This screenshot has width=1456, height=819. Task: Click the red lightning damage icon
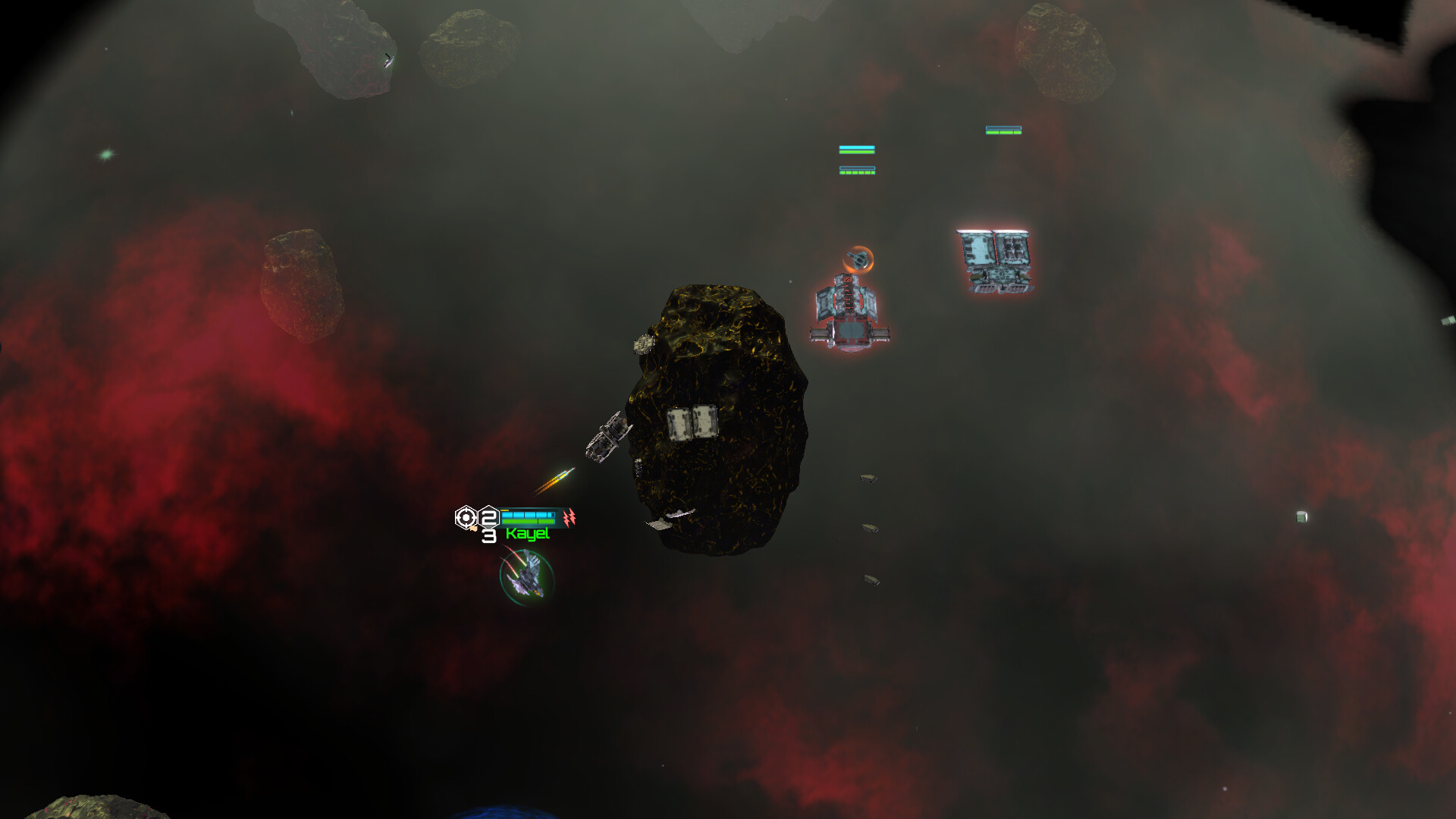pos(570,518)
